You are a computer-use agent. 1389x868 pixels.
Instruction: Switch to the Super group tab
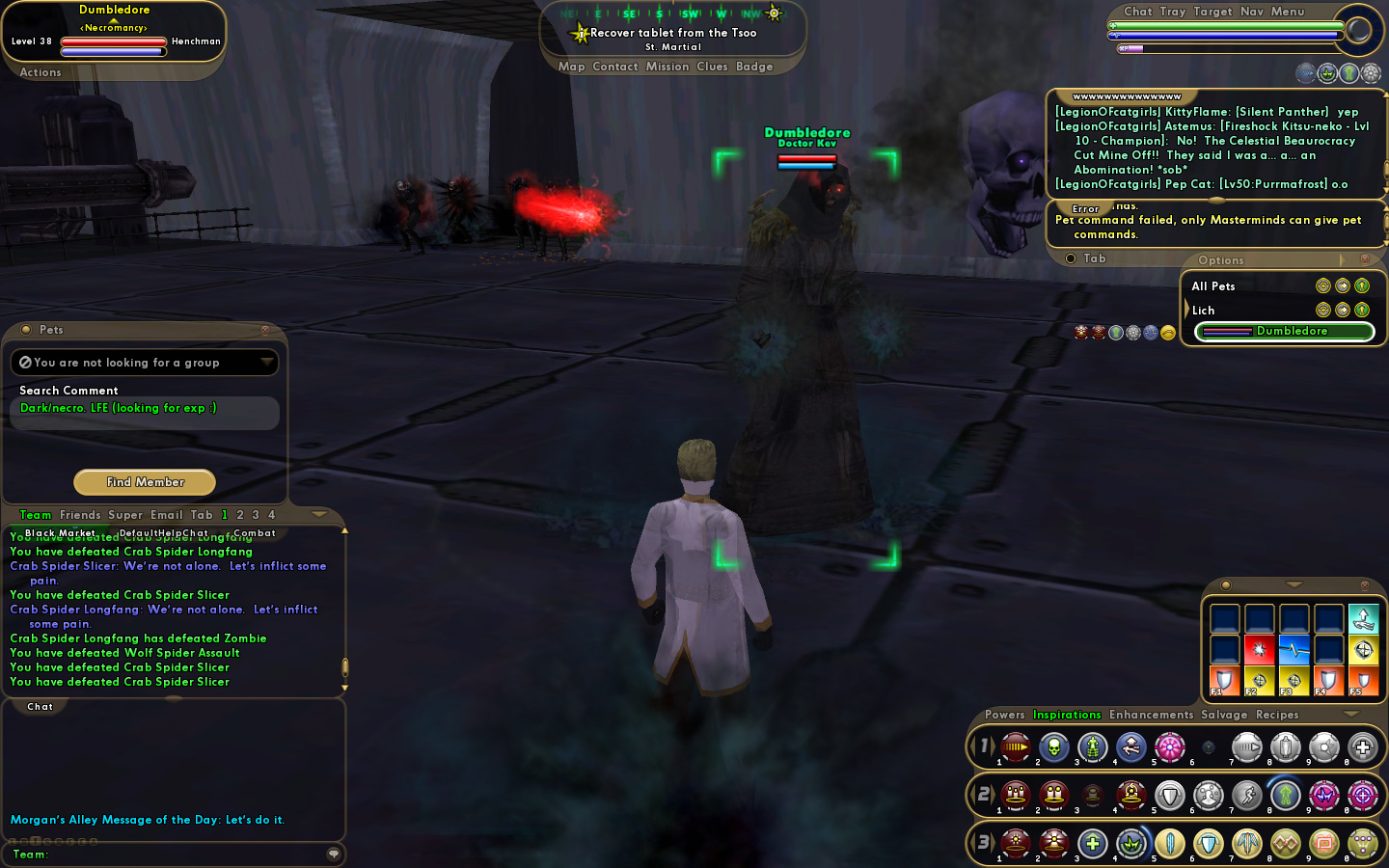(x=125, y=515)
